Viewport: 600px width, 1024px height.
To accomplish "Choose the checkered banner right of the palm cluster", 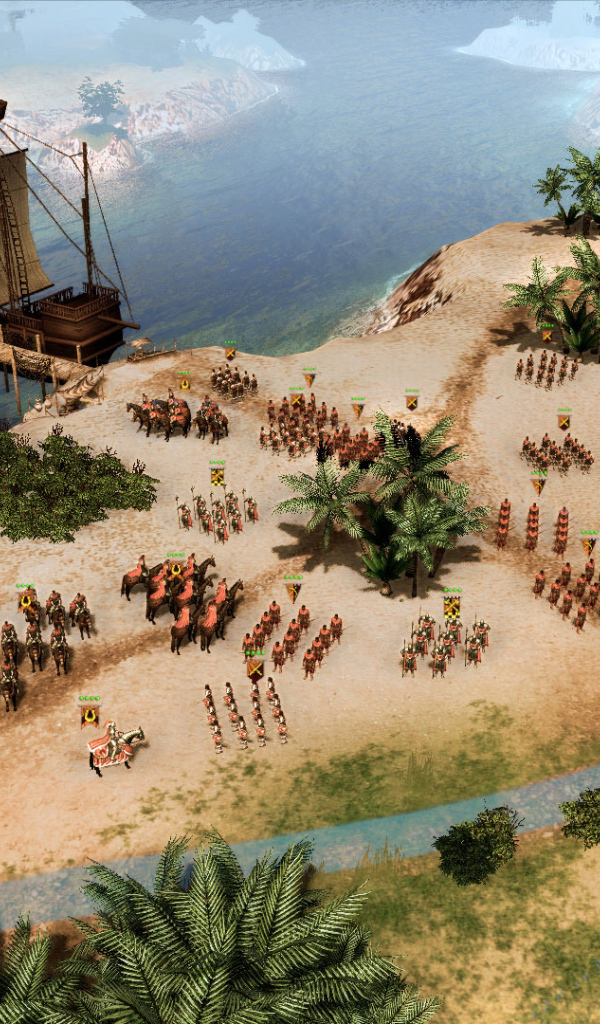I will [x=452, y=605].
